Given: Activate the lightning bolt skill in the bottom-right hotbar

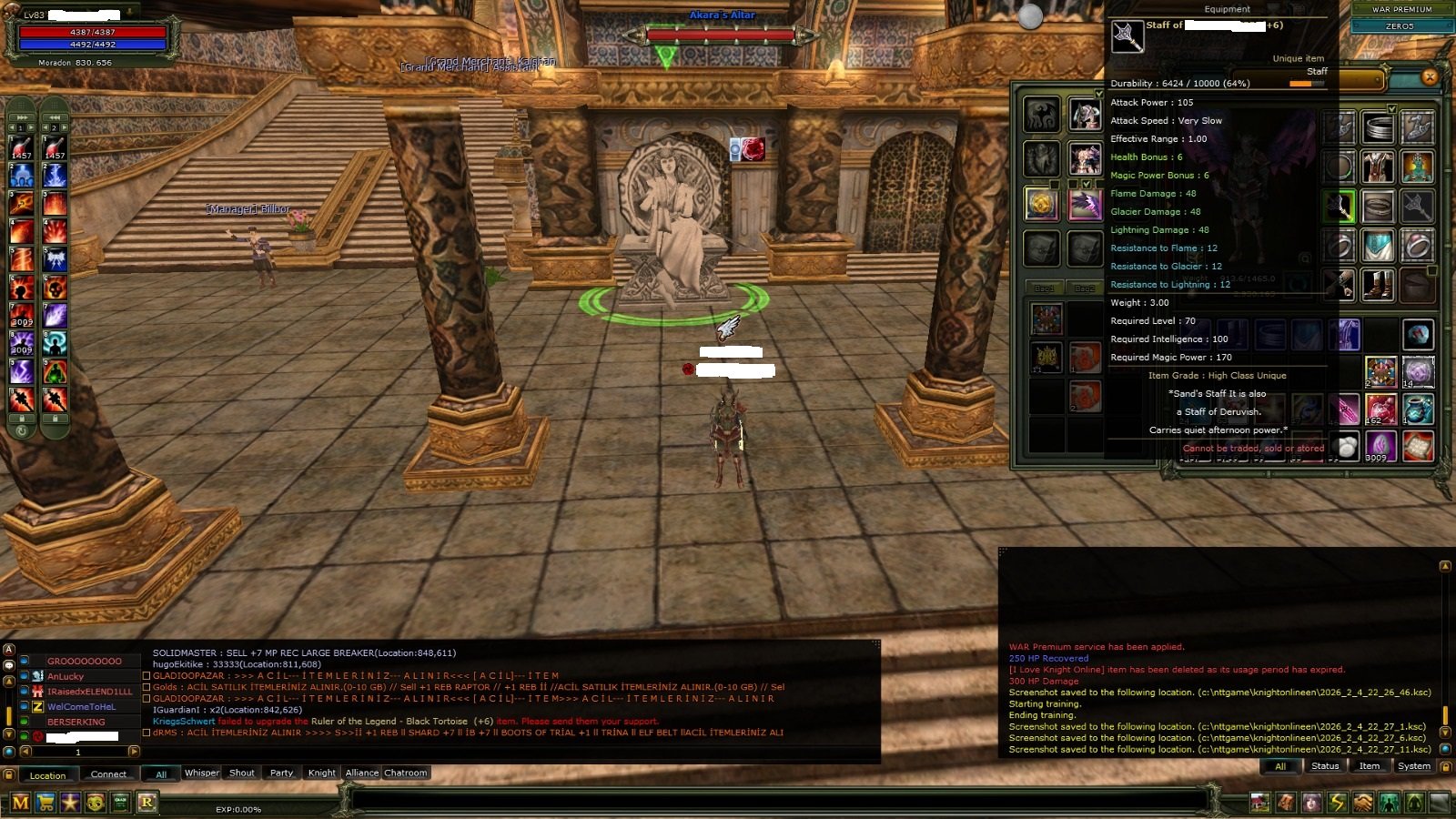Looking at the screenshot, I should click(x=1338, y=802).
